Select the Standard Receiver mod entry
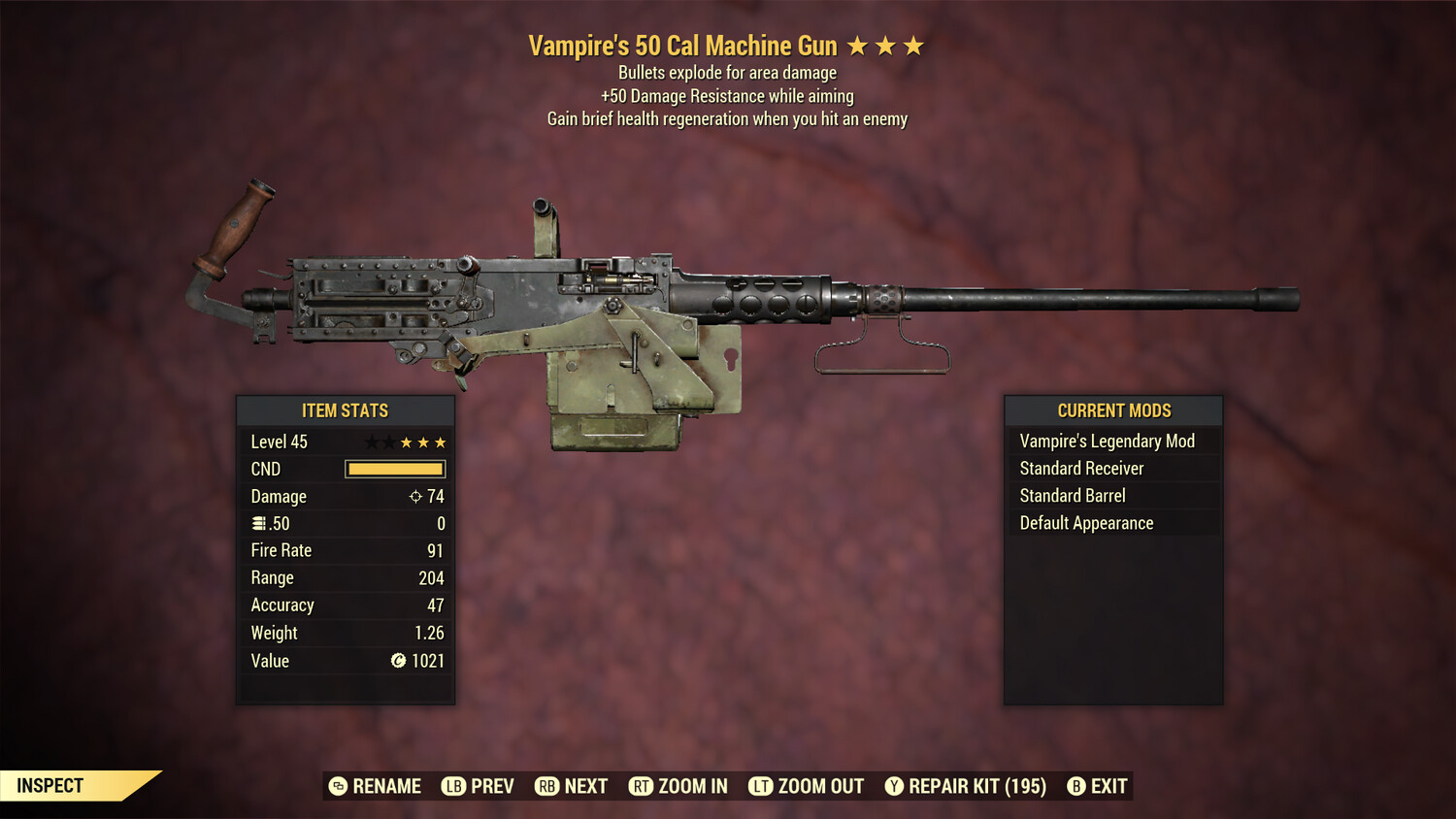This screenshot has height=819, width=1456. coord(1080,468)
